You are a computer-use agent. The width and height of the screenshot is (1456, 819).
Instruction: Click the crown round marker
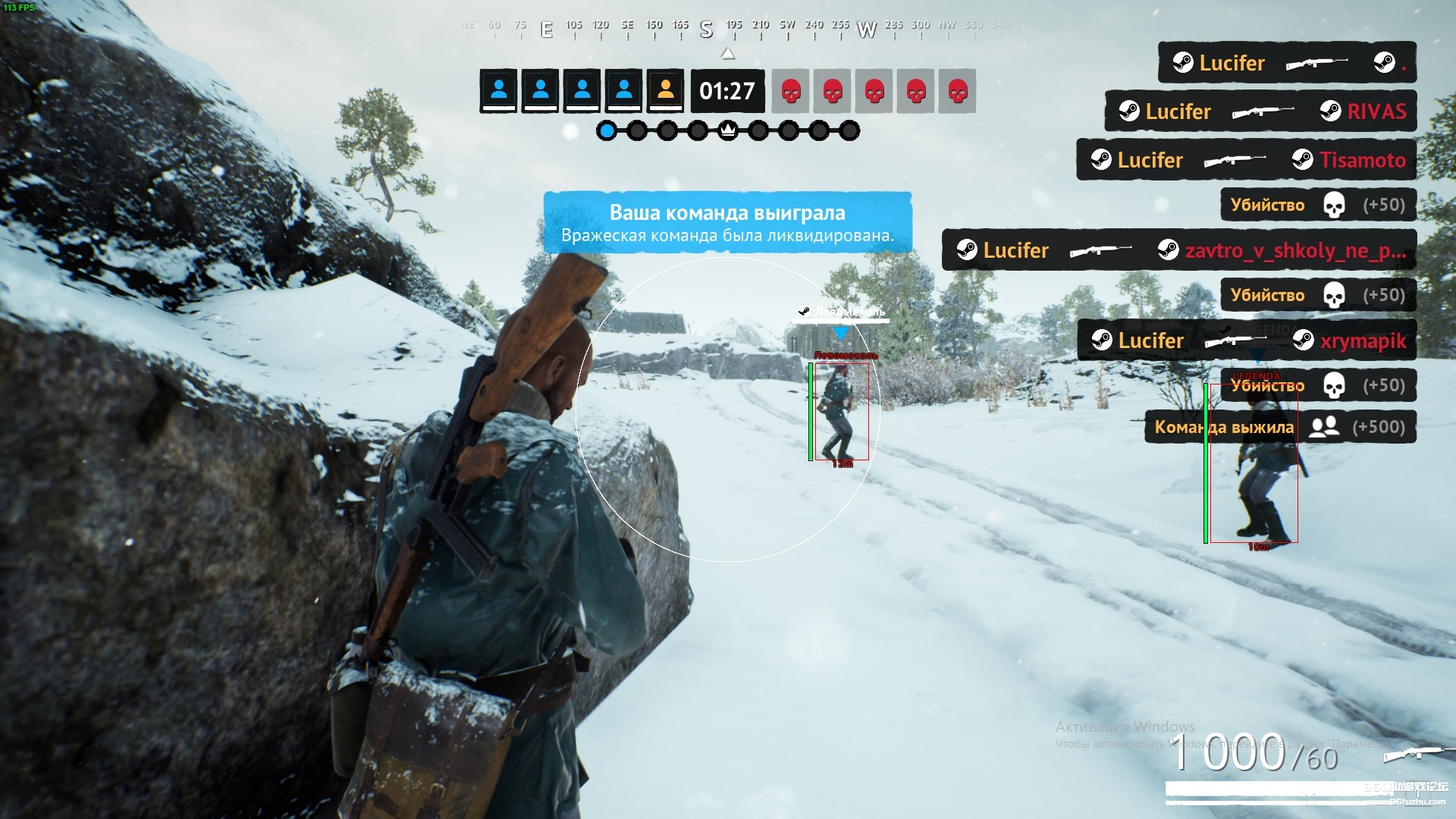click(728, 131)
